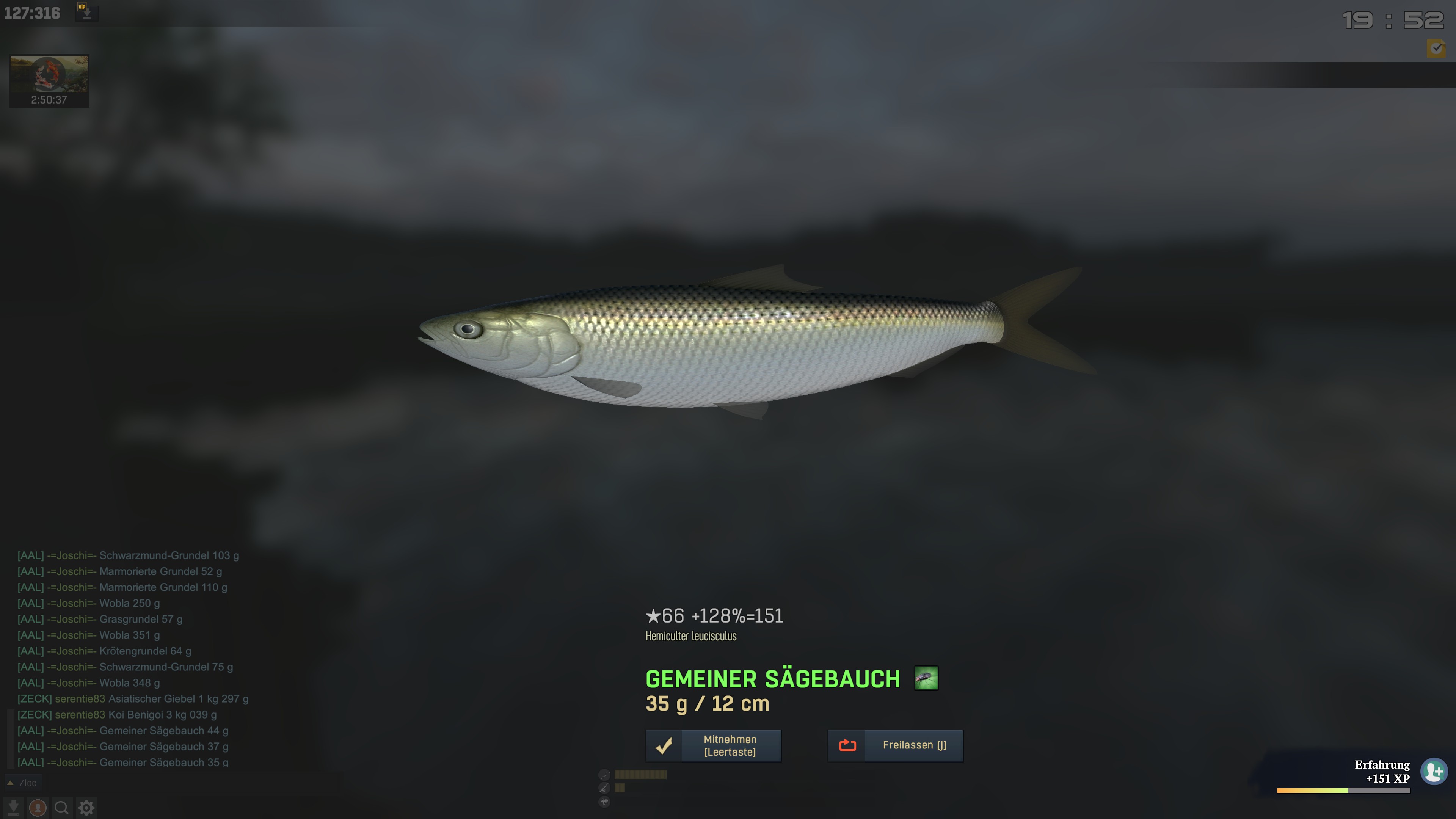The image size is (1456, 819).
Task: Click the orange player profile icon
Action: tap(38, 808)
